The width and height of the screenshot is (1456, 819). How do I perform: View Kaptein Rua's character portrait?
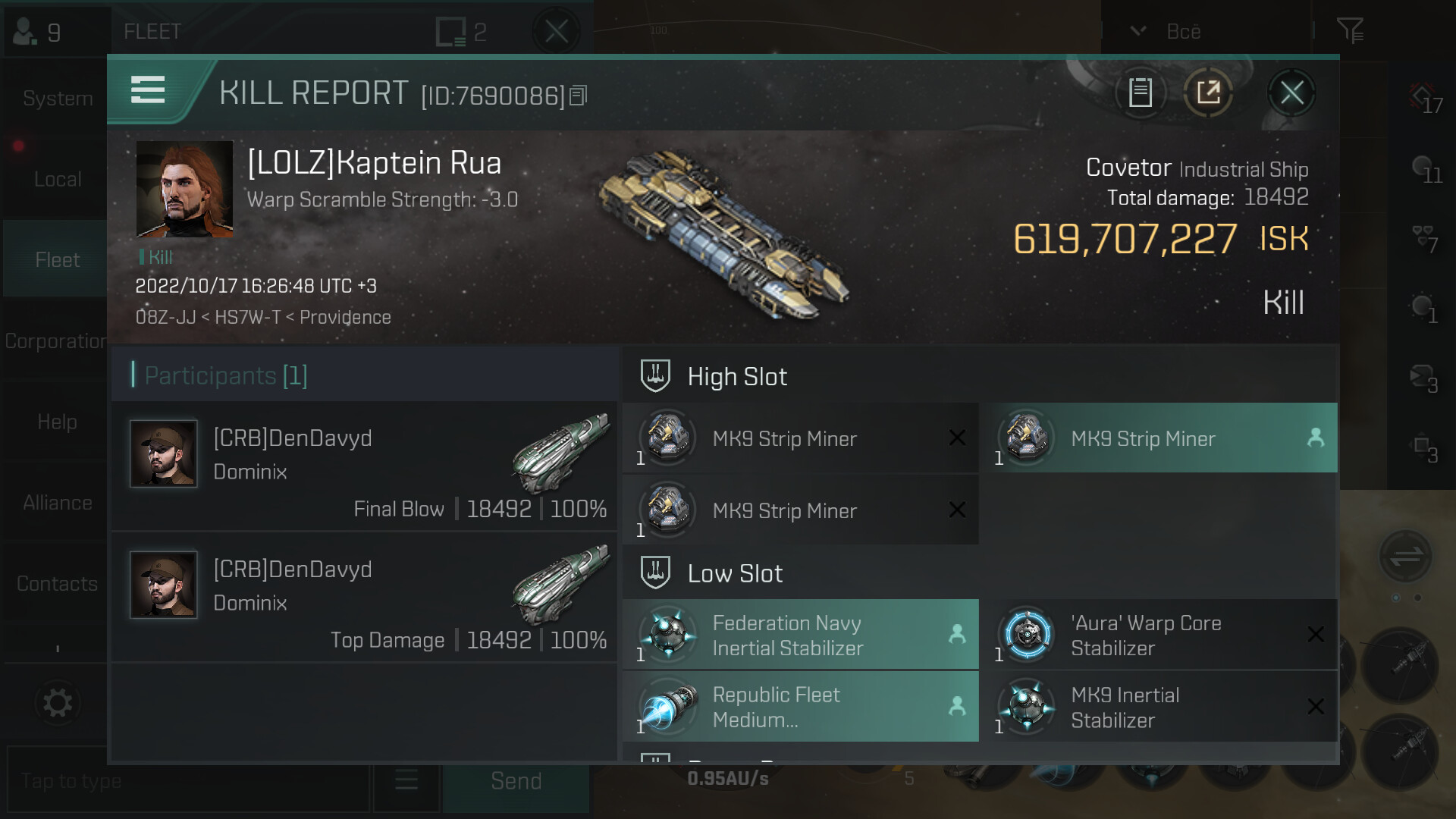[x=184, y=189]
